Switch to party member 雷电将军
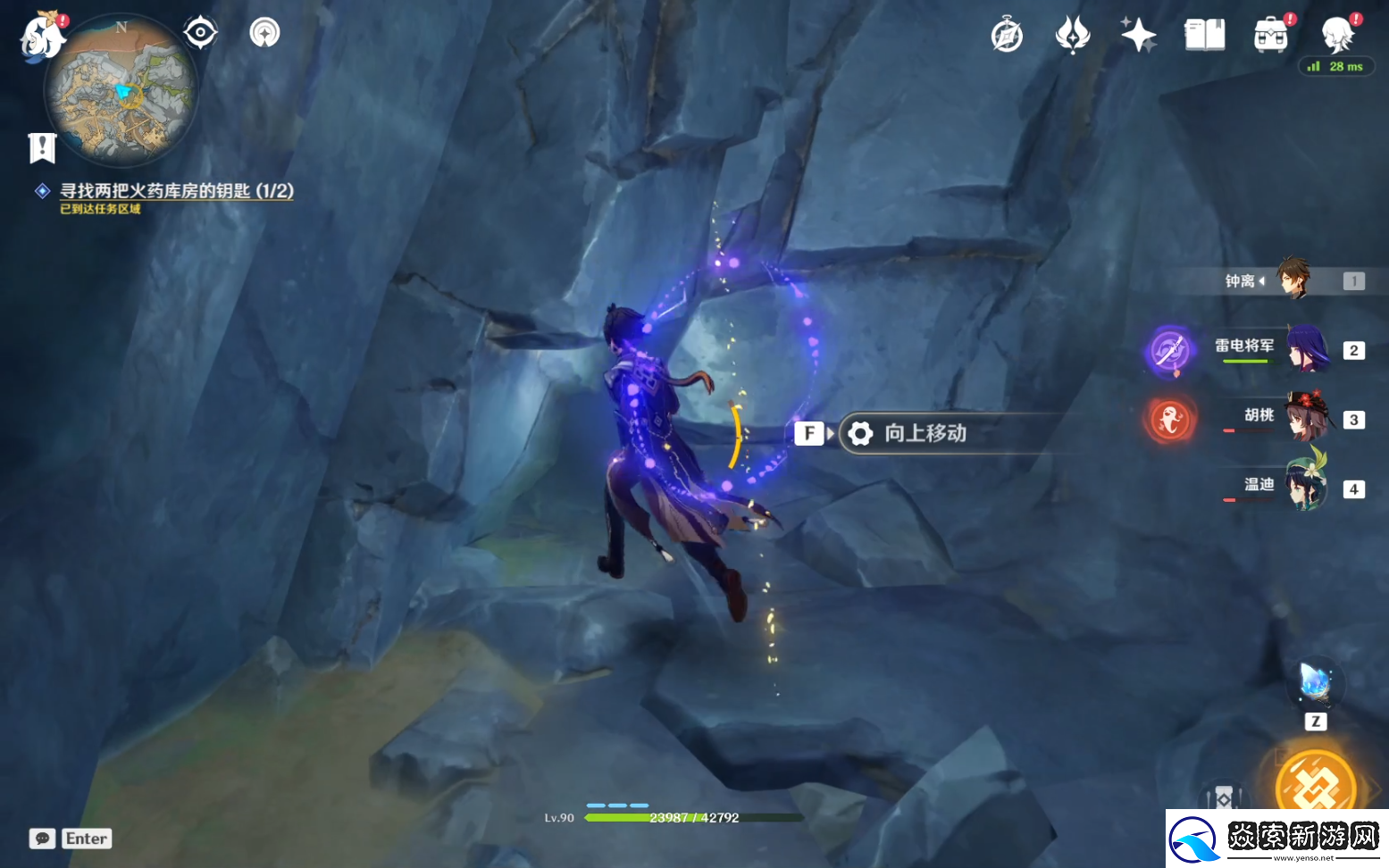This screenshot has height=868, width=1389. [1306, 350]
